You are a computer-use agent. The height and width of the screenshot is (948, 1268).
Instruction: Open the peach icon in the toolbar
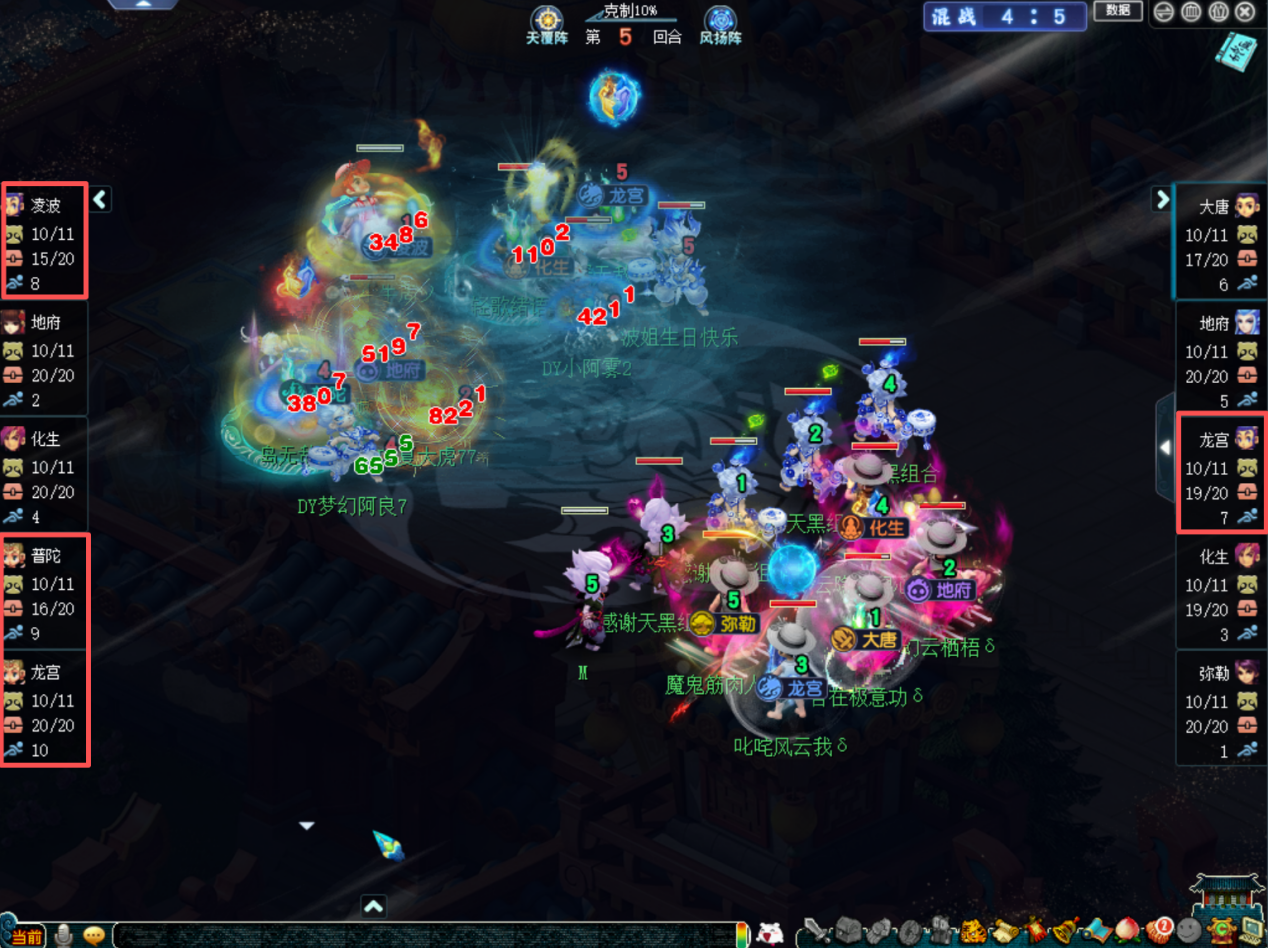tap(1128, 932)
